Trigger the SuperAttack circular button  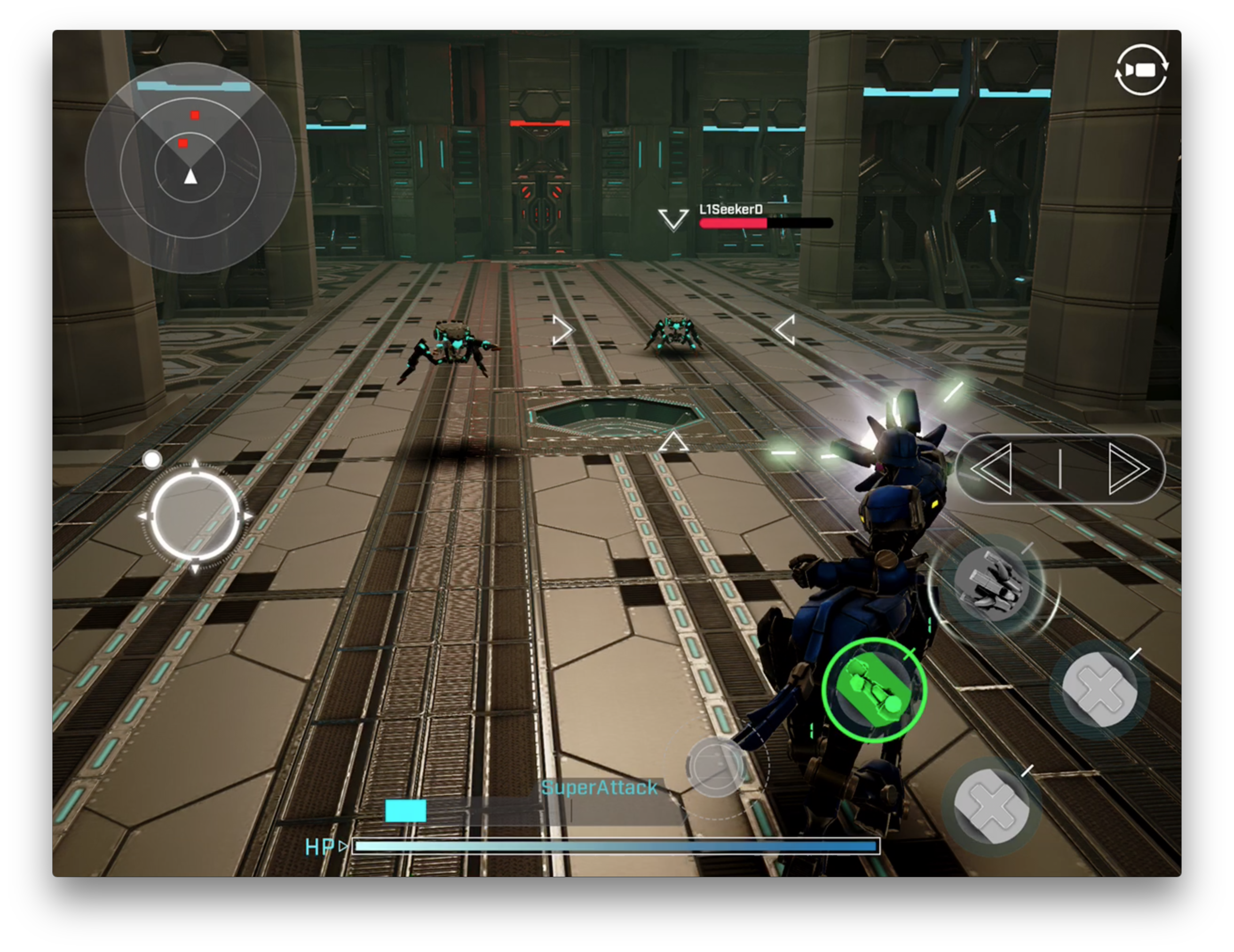click(x=715, y=767)
